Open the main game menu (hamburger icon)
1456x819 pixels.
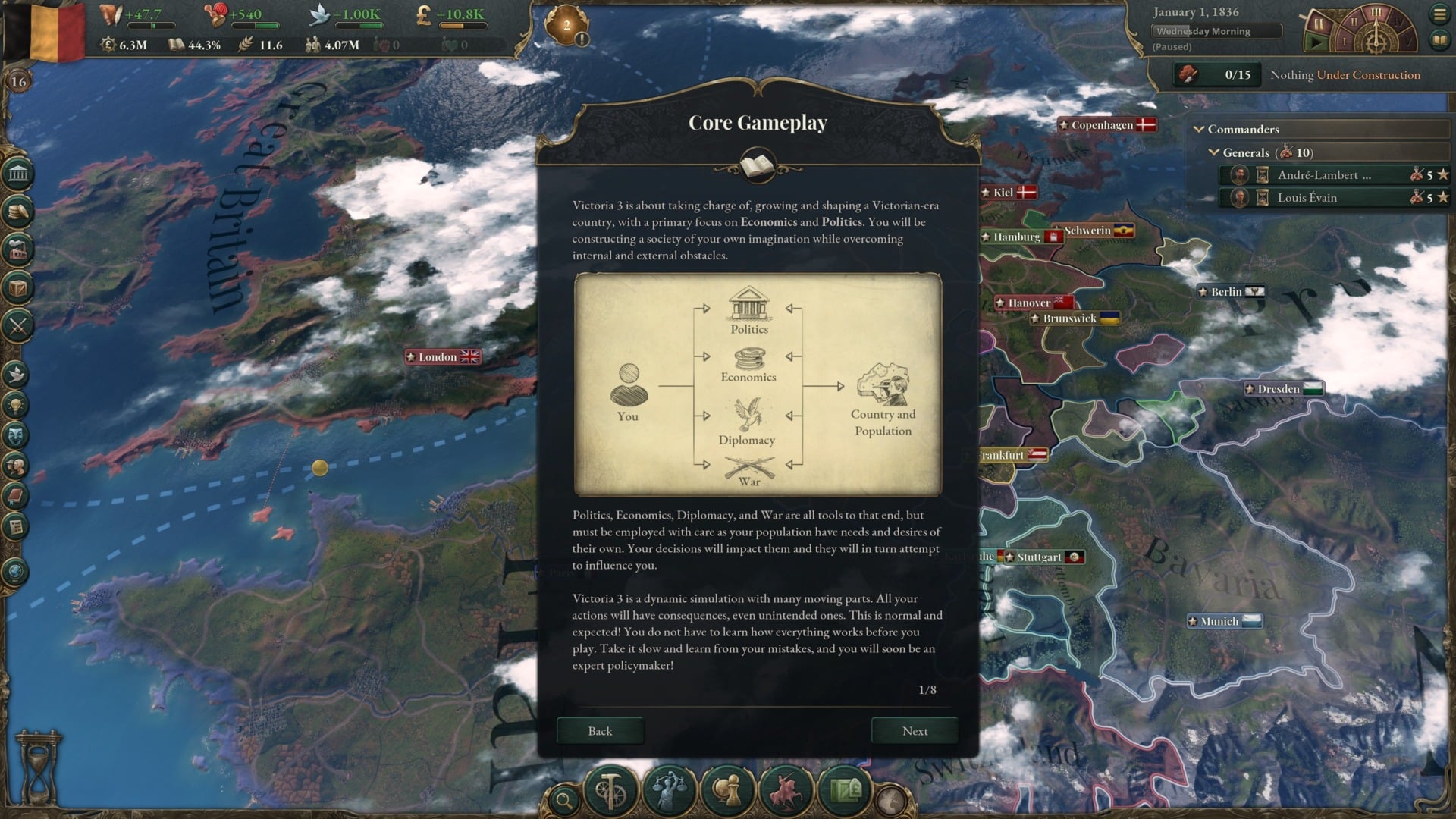coord(1440,14)
